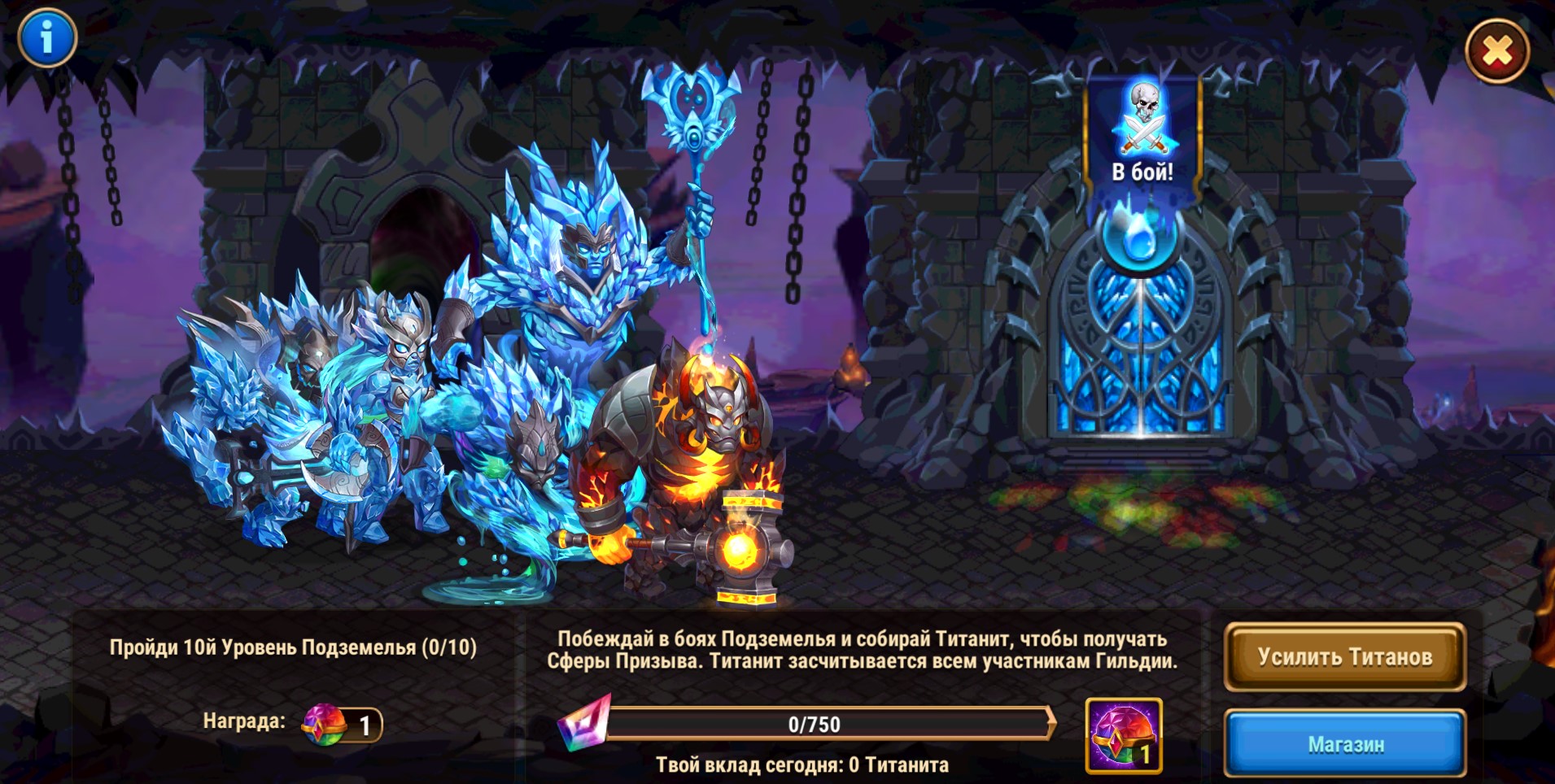
Task: Open the «Магазин» shop
Action: (x=1345, y=743)
